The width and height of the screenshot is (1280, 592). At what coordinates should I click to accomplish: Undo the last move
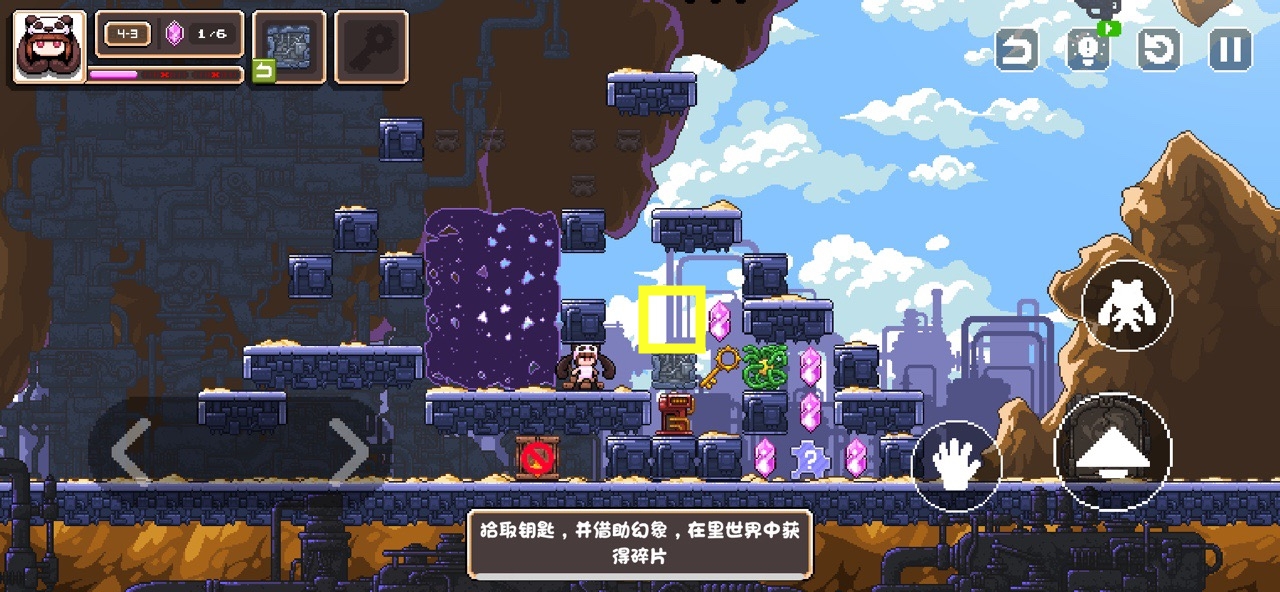(x=1017, y=49)
